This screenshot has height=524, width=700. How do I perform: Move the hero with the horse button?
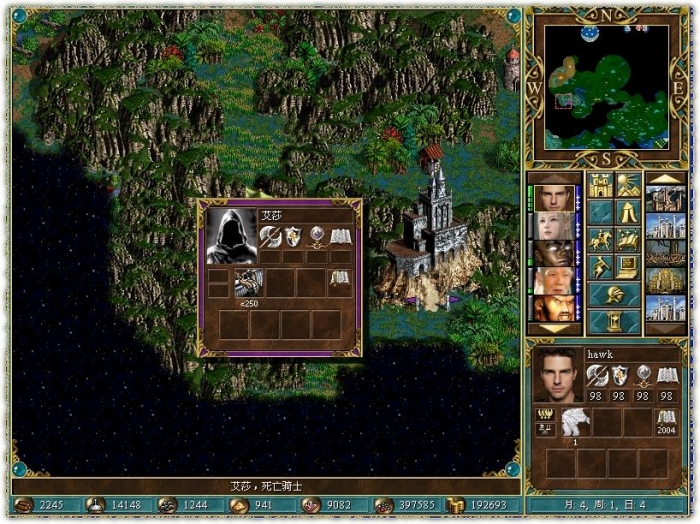(600, 240)
